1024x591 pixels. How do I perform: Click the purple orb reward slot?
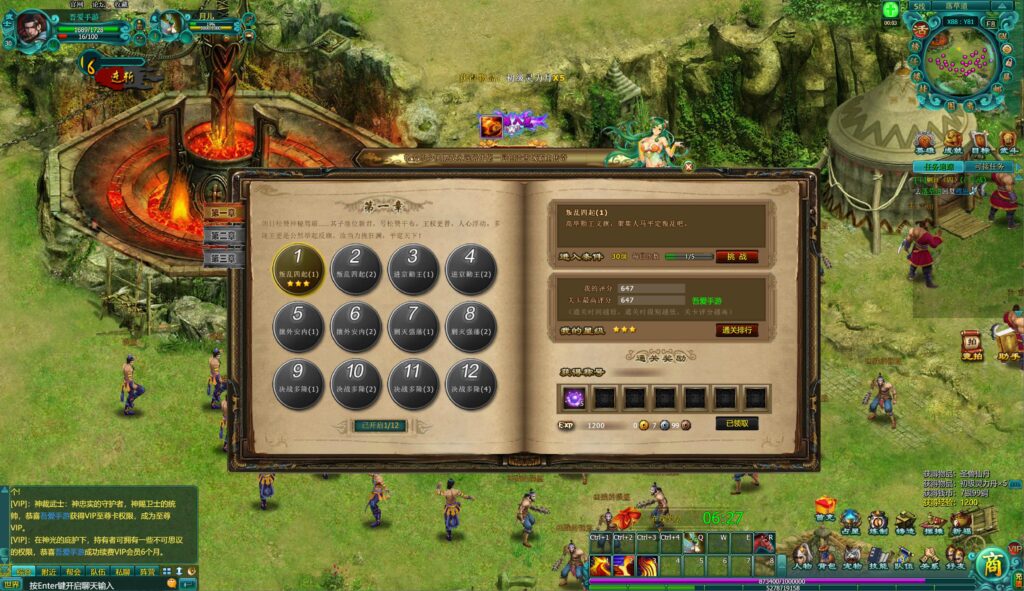pyautogui.click(x=575, y=398)
